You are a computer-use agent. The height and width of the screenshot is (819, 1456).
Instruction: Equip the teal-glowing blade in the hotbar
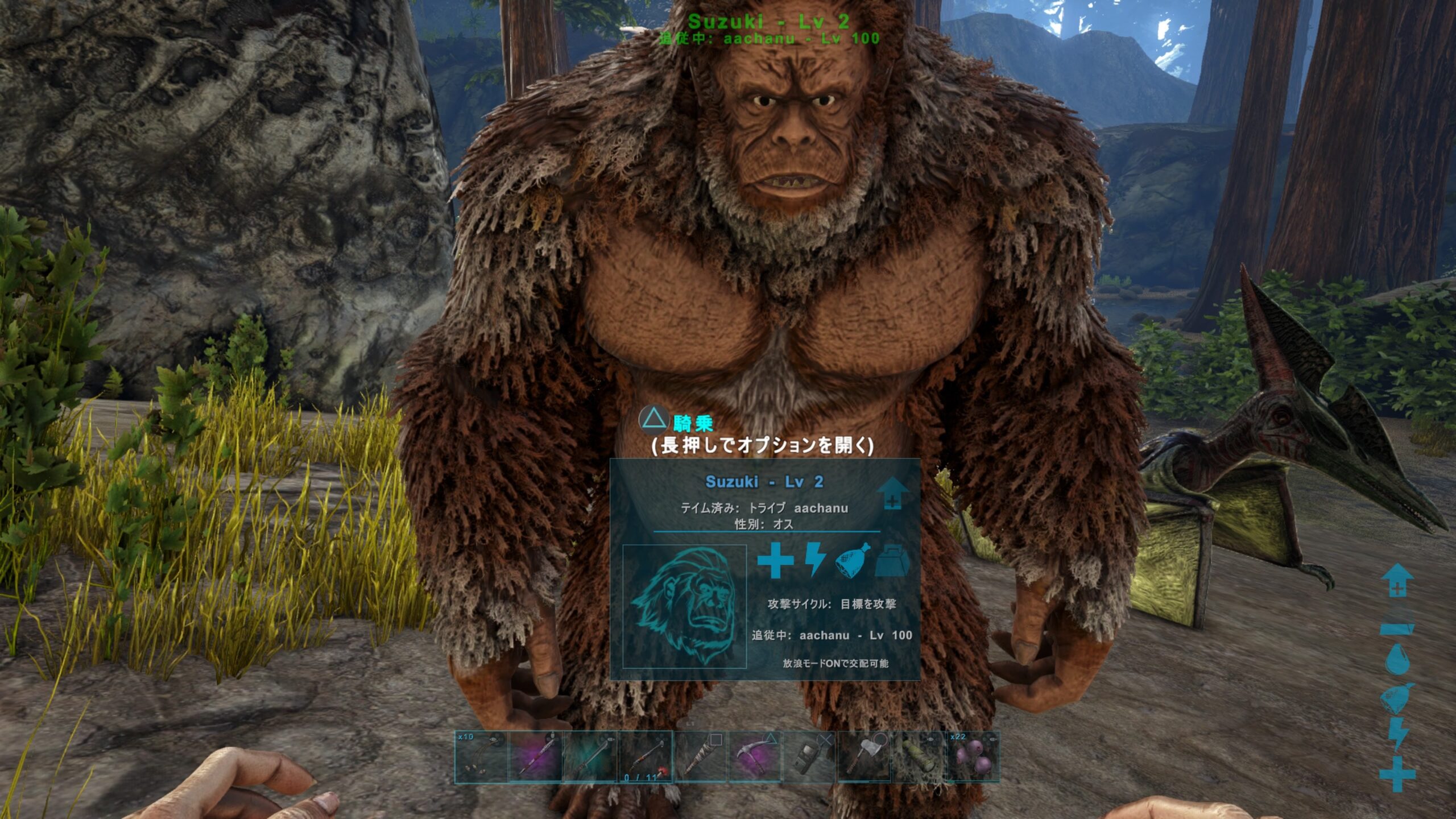tap(590, 757)
